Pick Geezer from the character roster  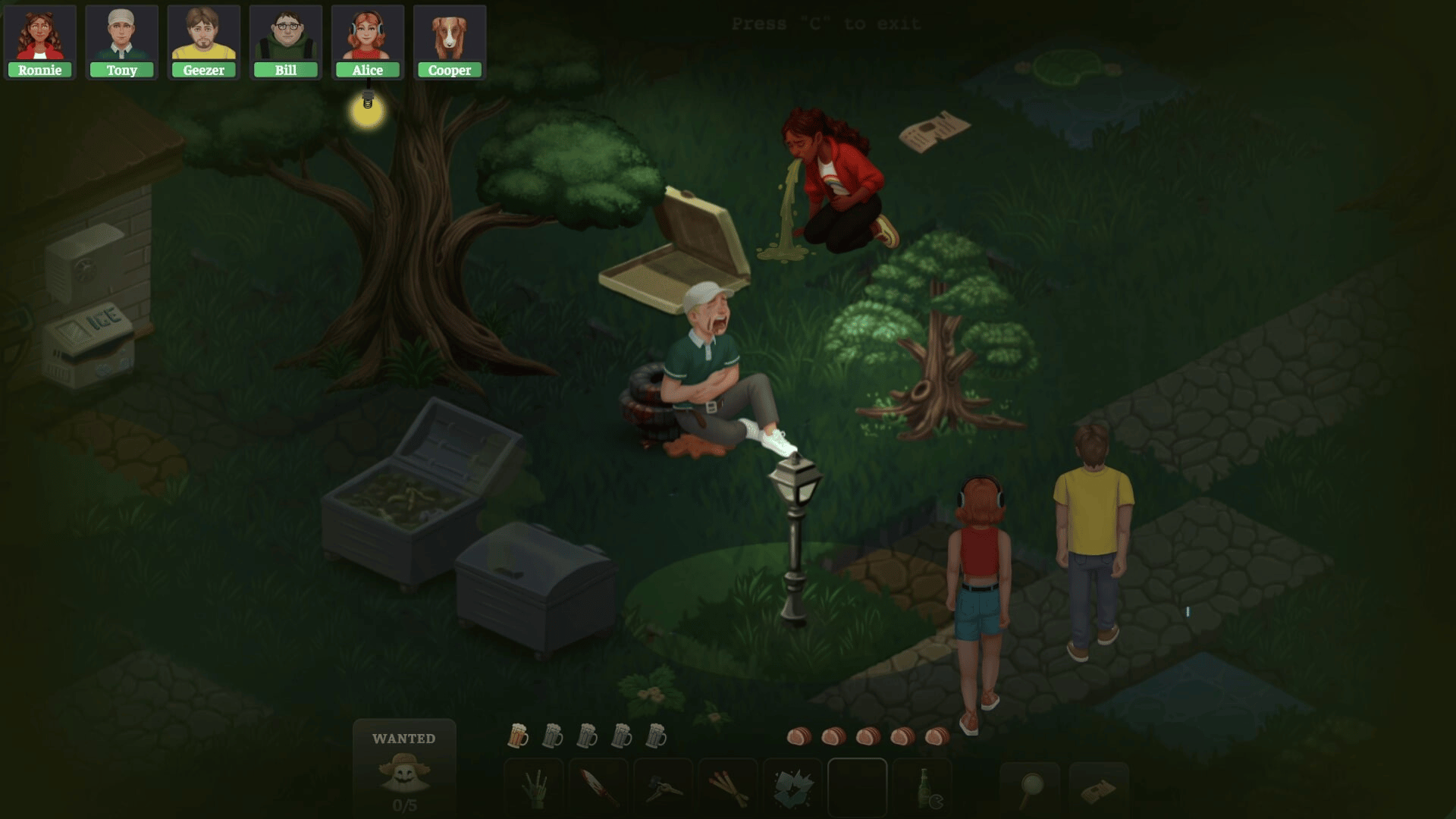click(203, 42)
